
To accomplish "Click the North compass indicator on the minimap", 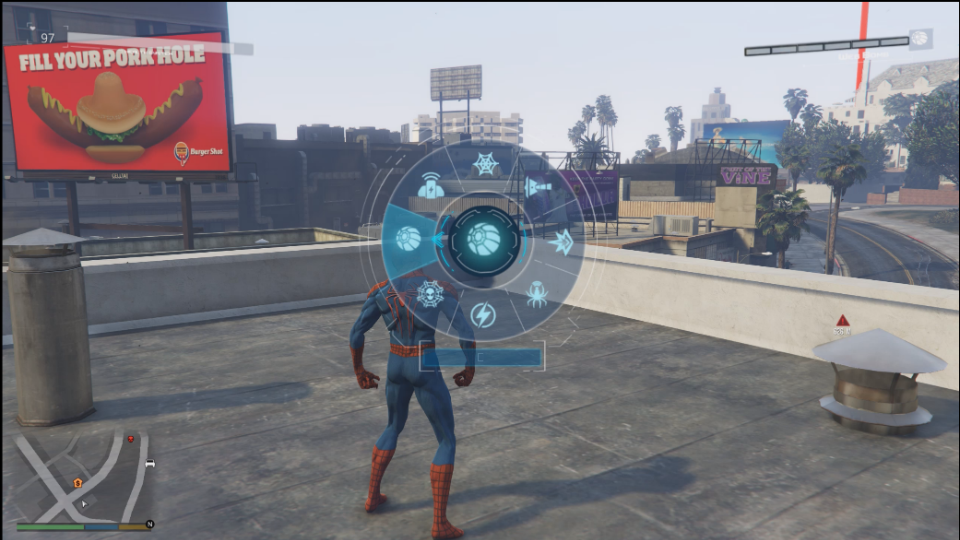I will 149,524.
